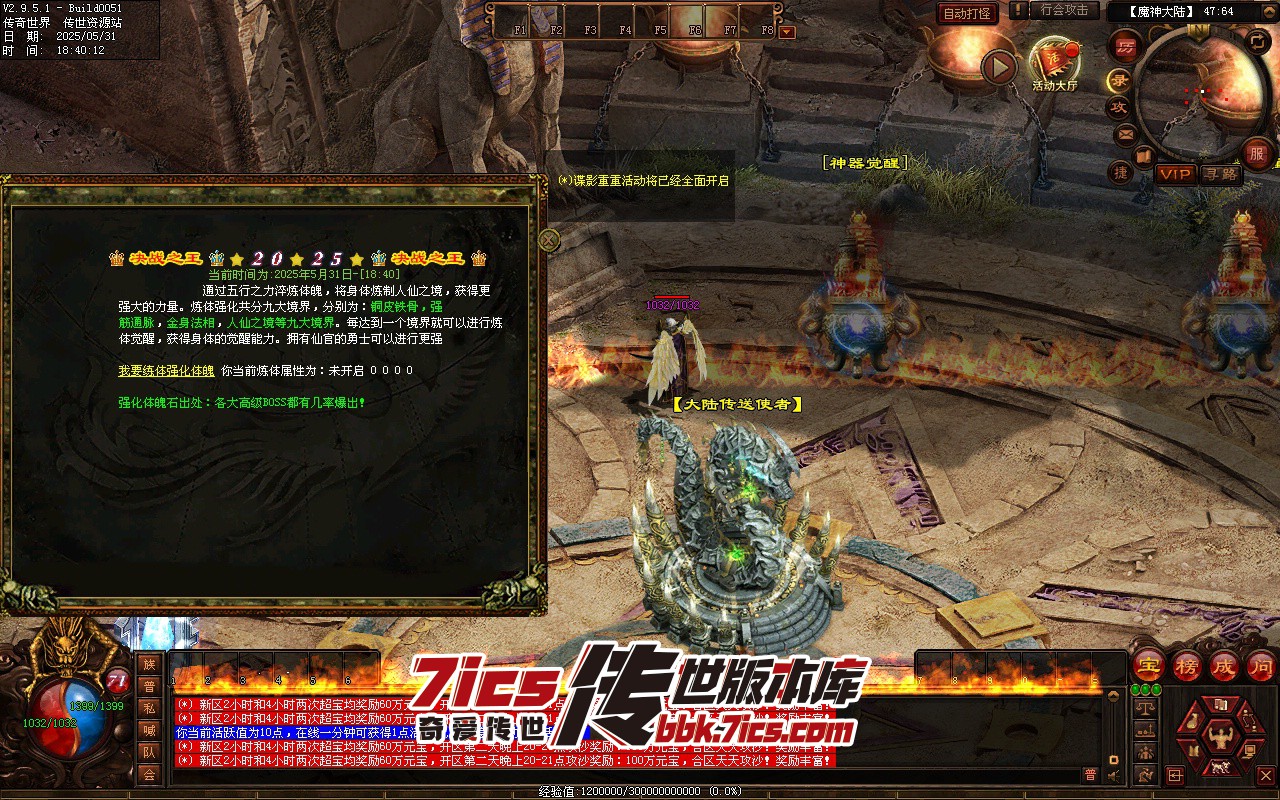The image size is (1280, 800).
Task: Open the 成 achievements round button
Action: tap(1224, 665)
